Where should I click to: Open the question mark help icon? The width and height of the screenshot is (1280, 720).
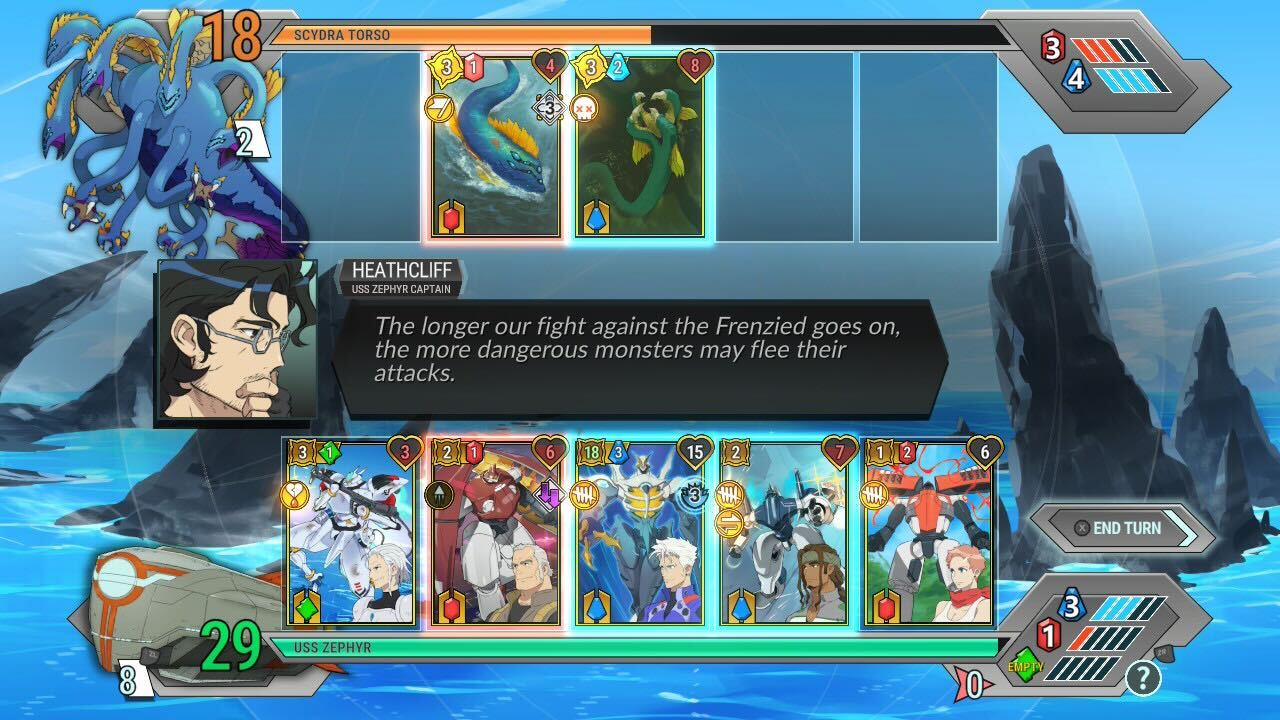[x=1143, y=679]
